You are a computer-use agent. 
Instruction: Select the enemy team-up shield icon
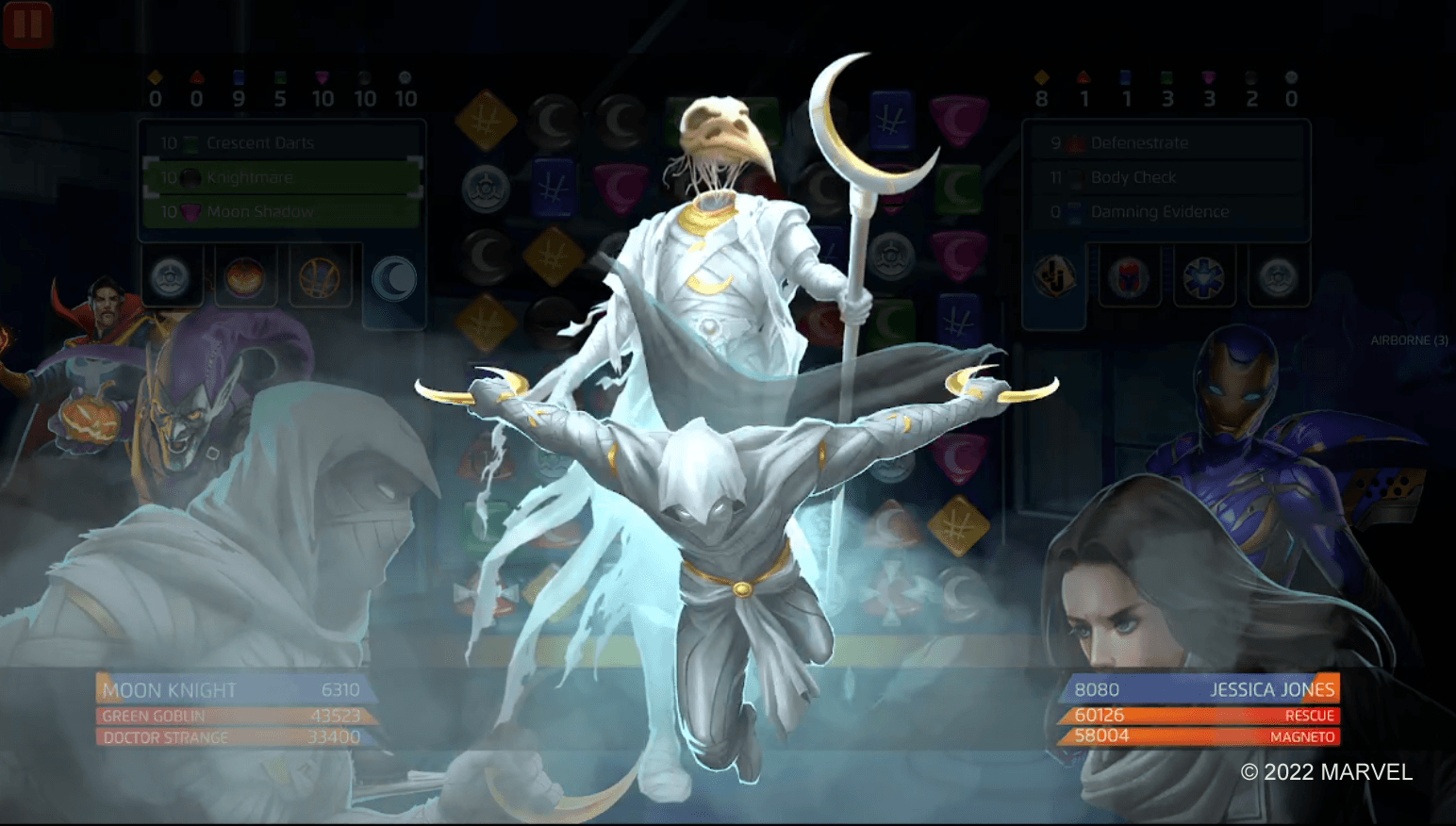coord(1278,276)
